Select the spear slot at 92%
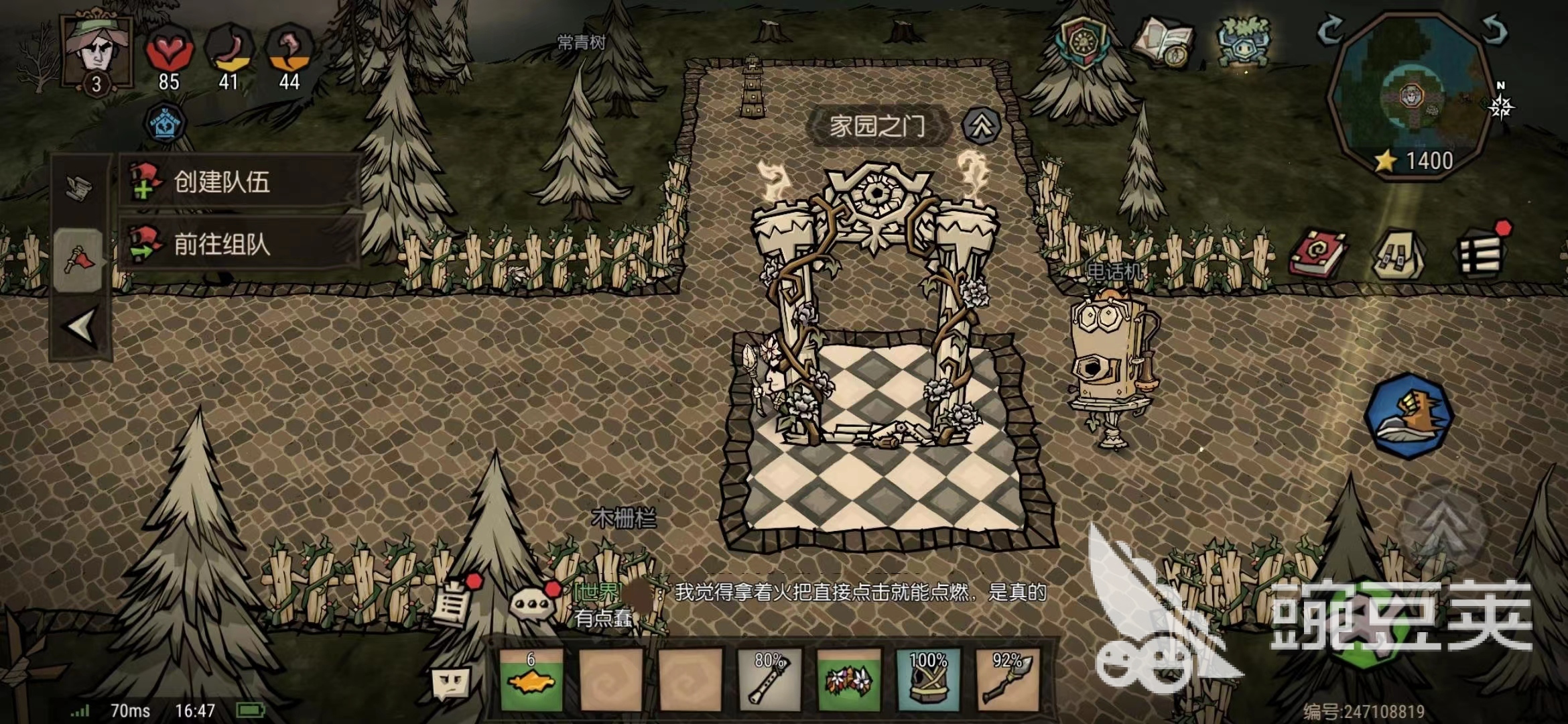The width and height of the screenshot is (1568, 724). click(1006, 679)
